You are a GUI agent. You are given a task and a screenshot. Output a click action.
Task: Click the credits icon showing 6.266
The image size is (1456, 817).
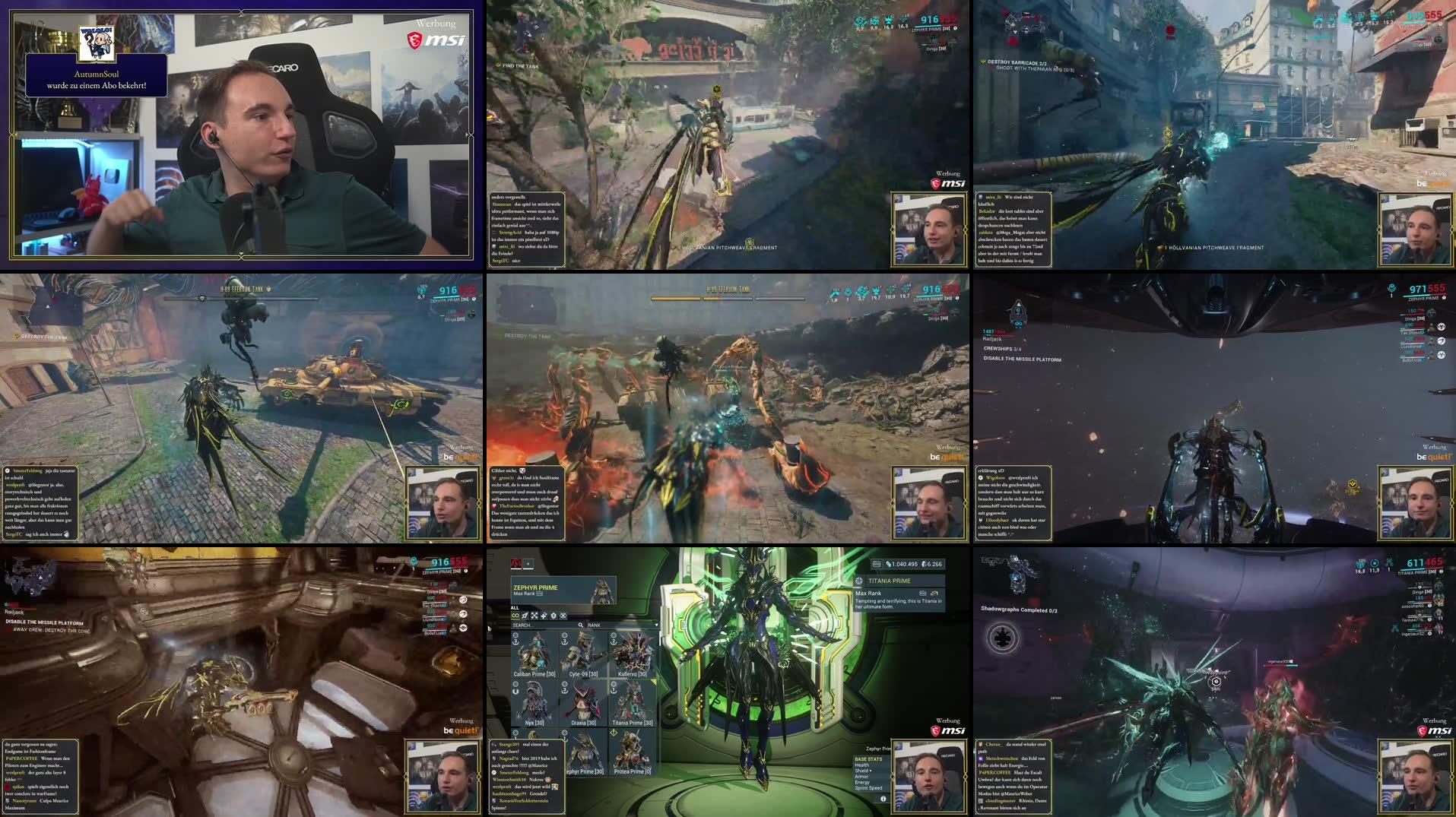click(924, 565)
